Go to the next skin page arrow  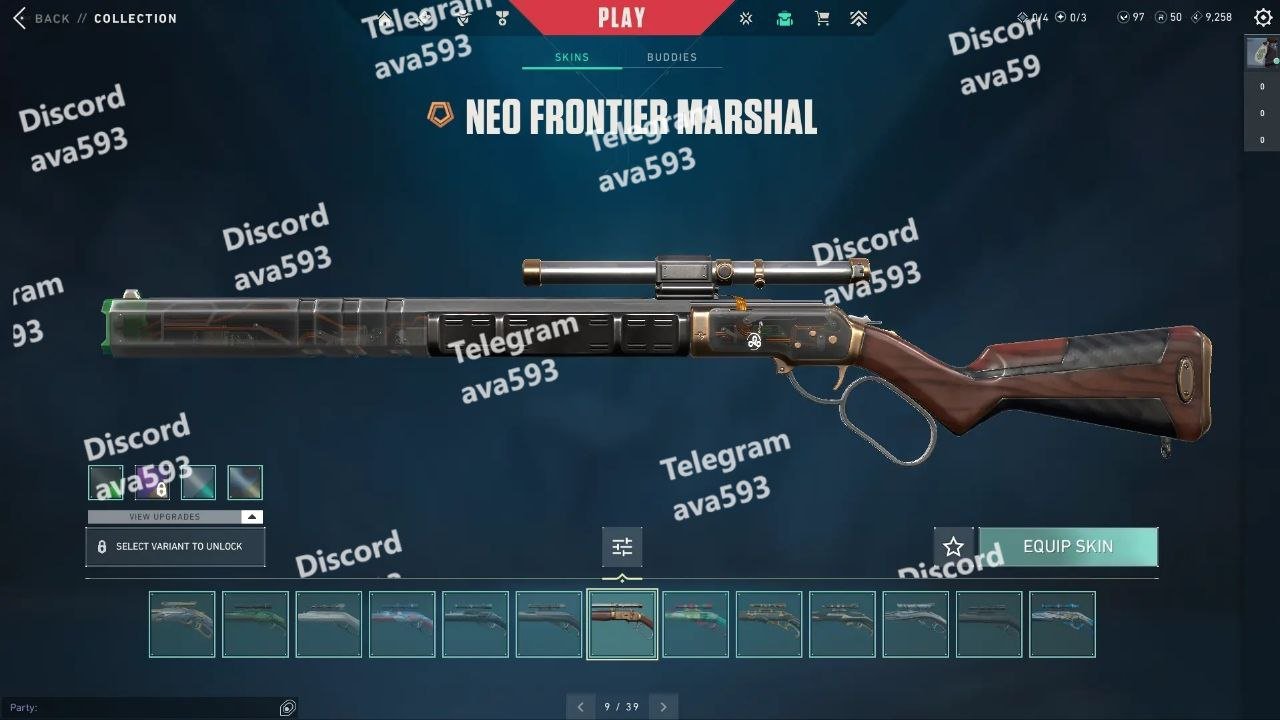663,707
